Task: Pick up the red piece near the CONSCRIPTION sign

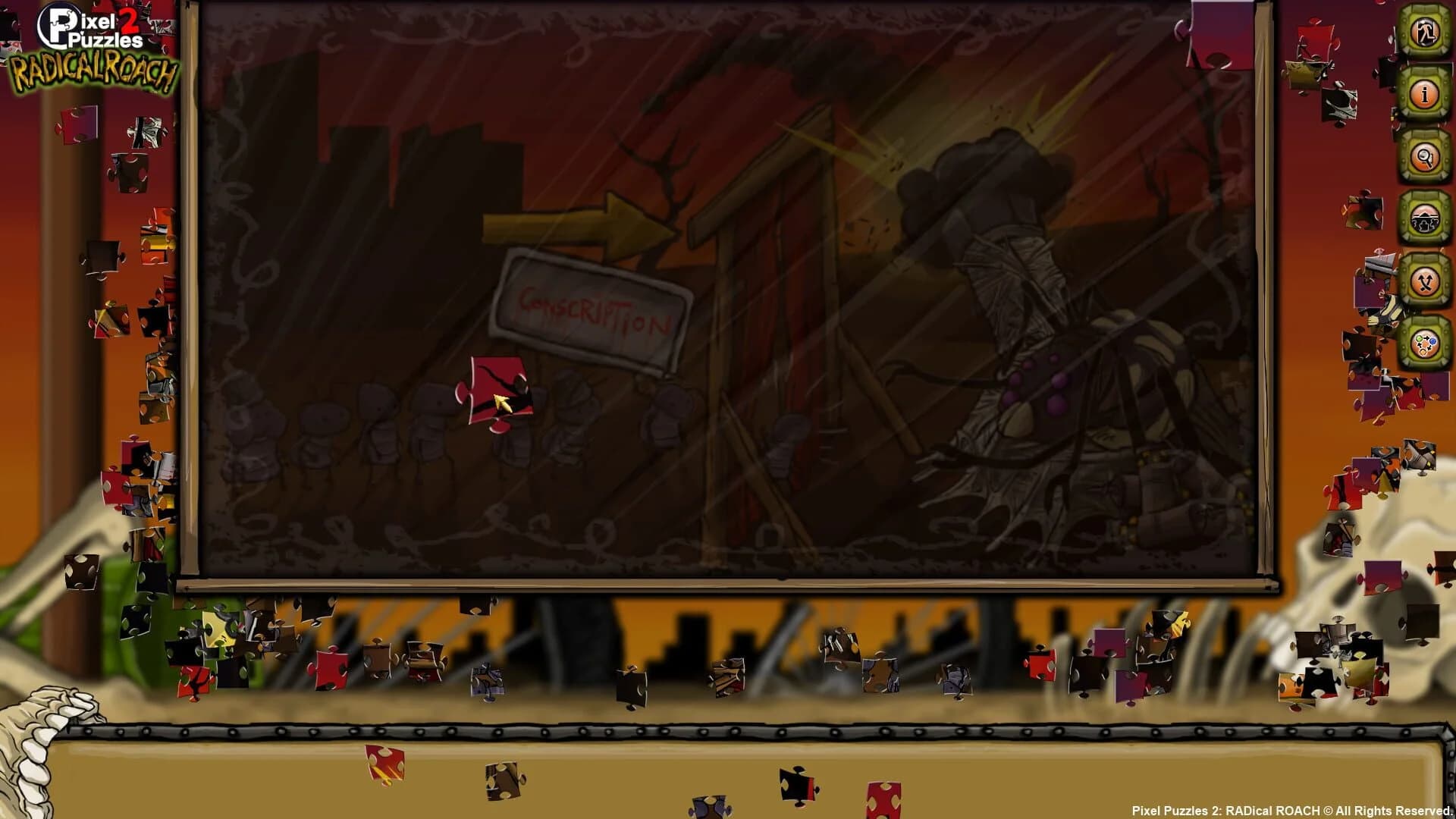Action: [x=497, y=387]
